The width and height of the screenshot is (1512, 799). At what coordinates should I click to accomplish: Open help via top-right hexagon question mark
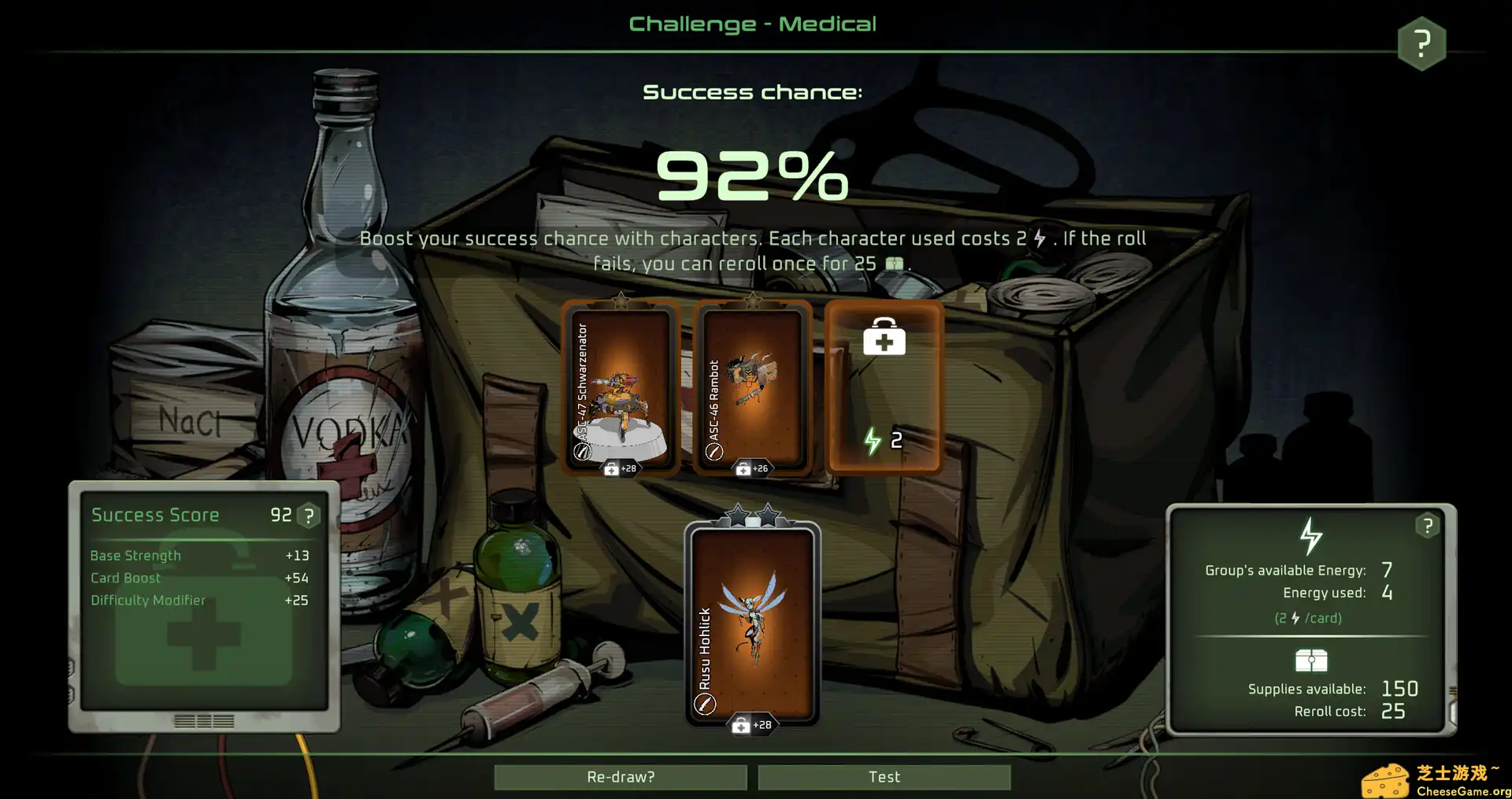[x=1421, y=43]
